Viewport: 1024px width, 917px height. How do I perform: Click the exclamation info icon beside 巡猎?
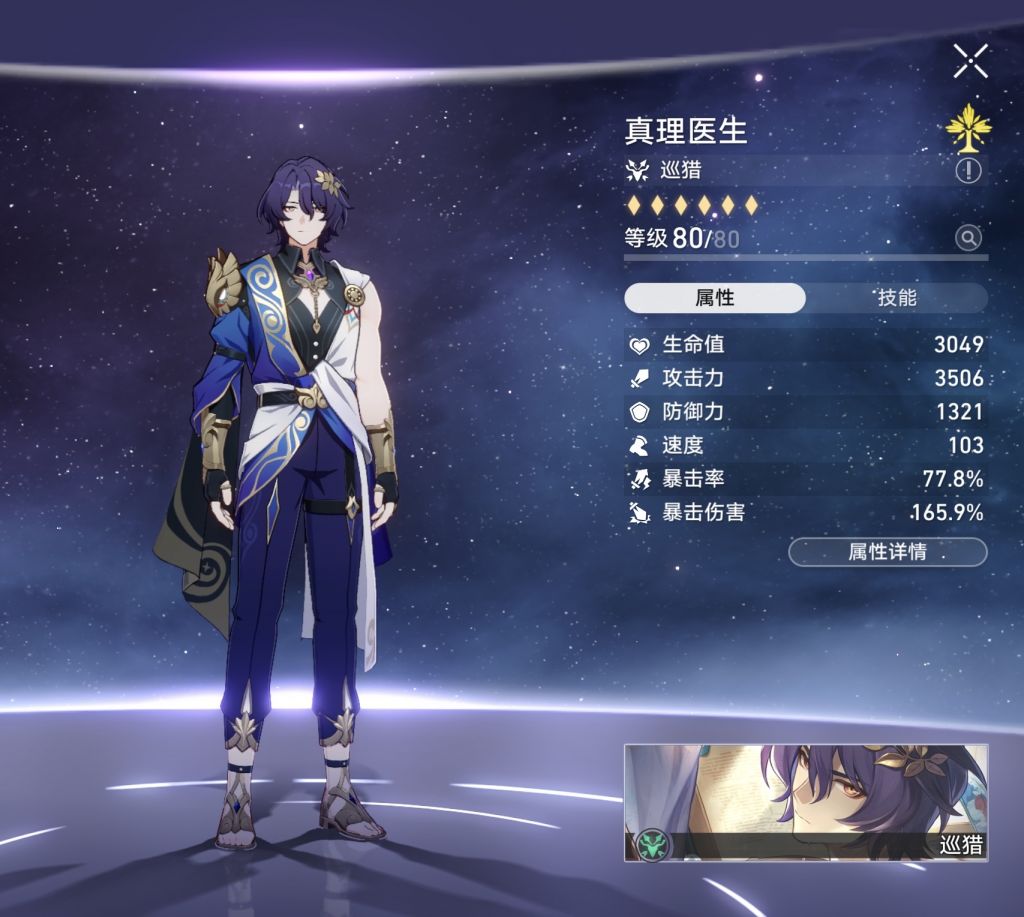pyautogui.click(x=968, y=171)
